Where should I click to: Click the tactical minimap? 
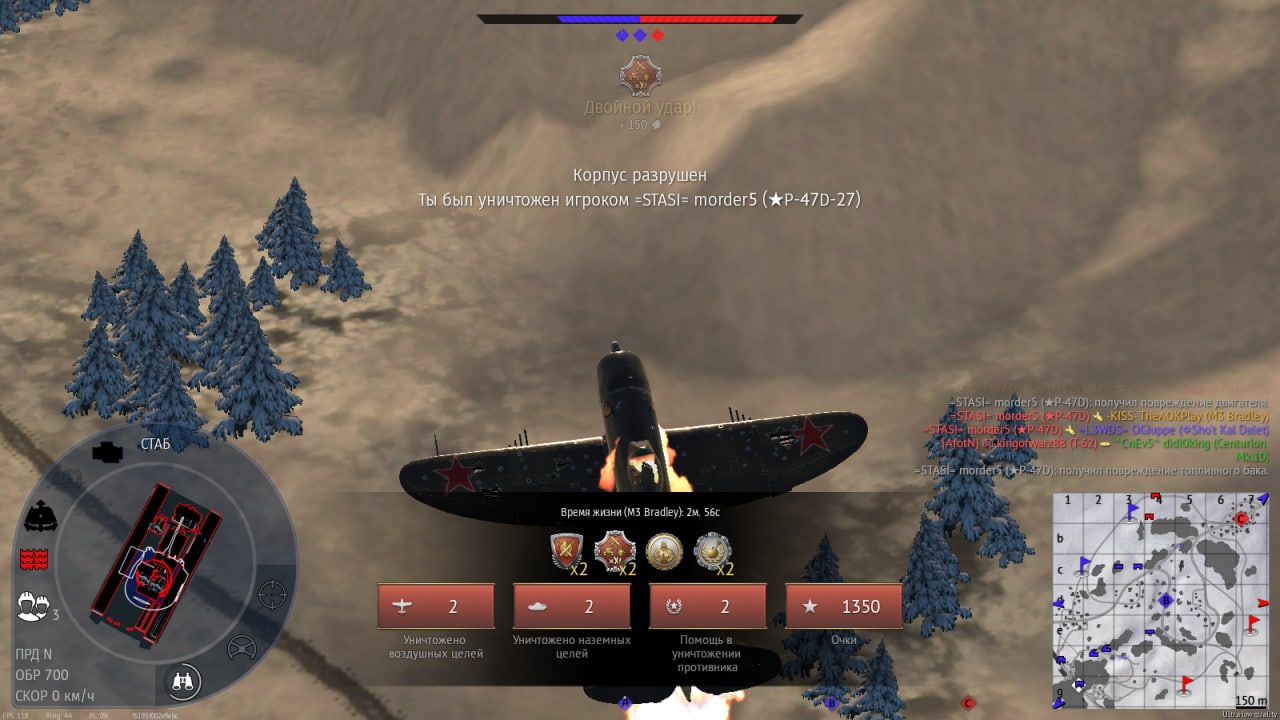pos(1160,600)
